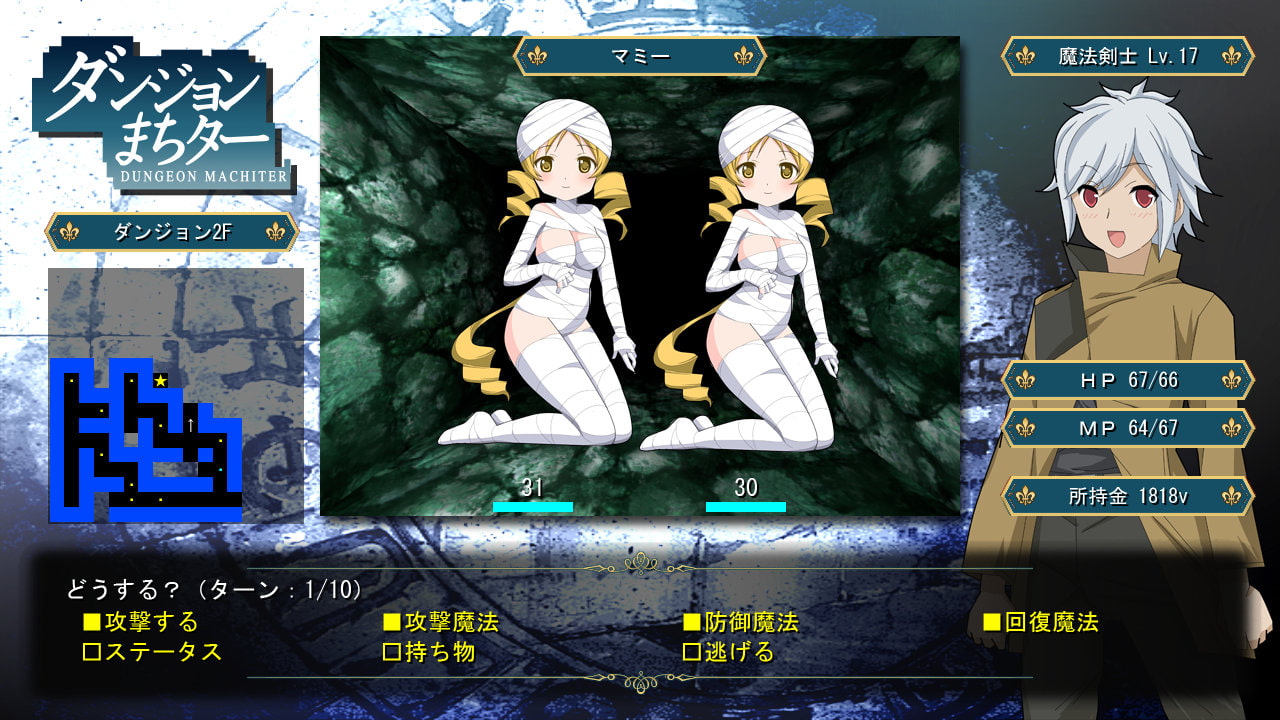Viewport: 1280px width, 720px height.
Task: Open the ステータス status screen
Action: point(152,653)
